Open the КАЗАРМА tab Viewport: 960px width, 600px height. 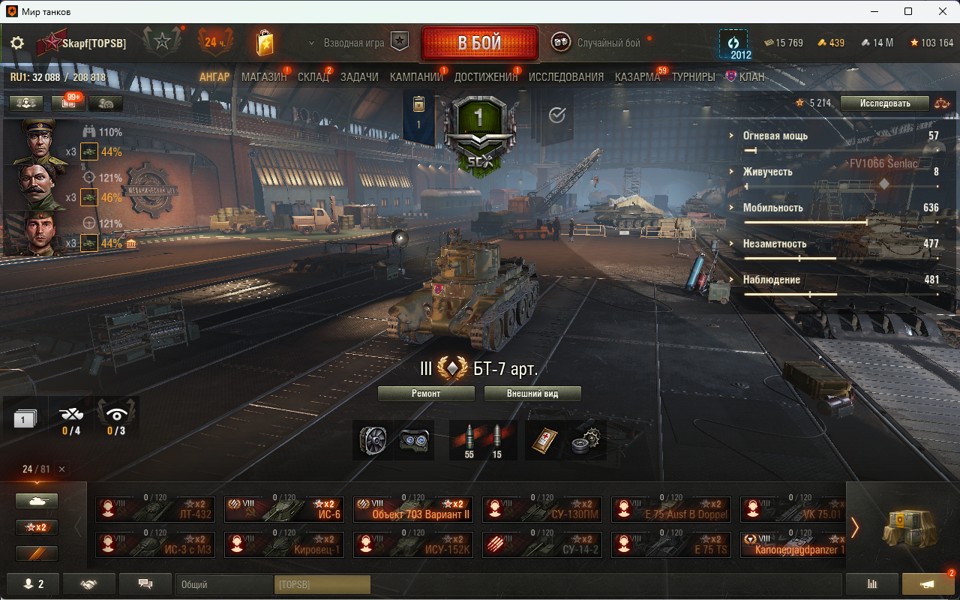[x=637, y=77]
